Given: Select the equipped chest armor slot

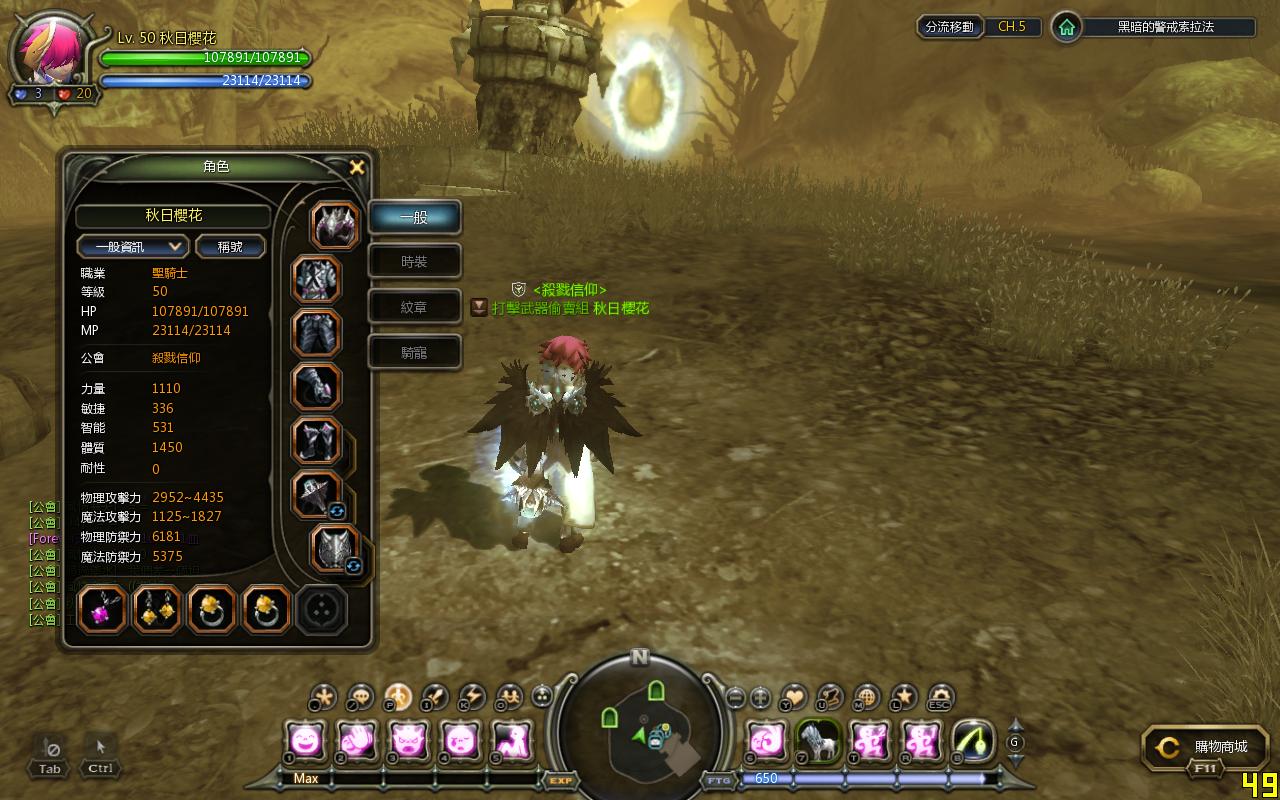Looking at the screenshot, I should [x=317, y=280].
